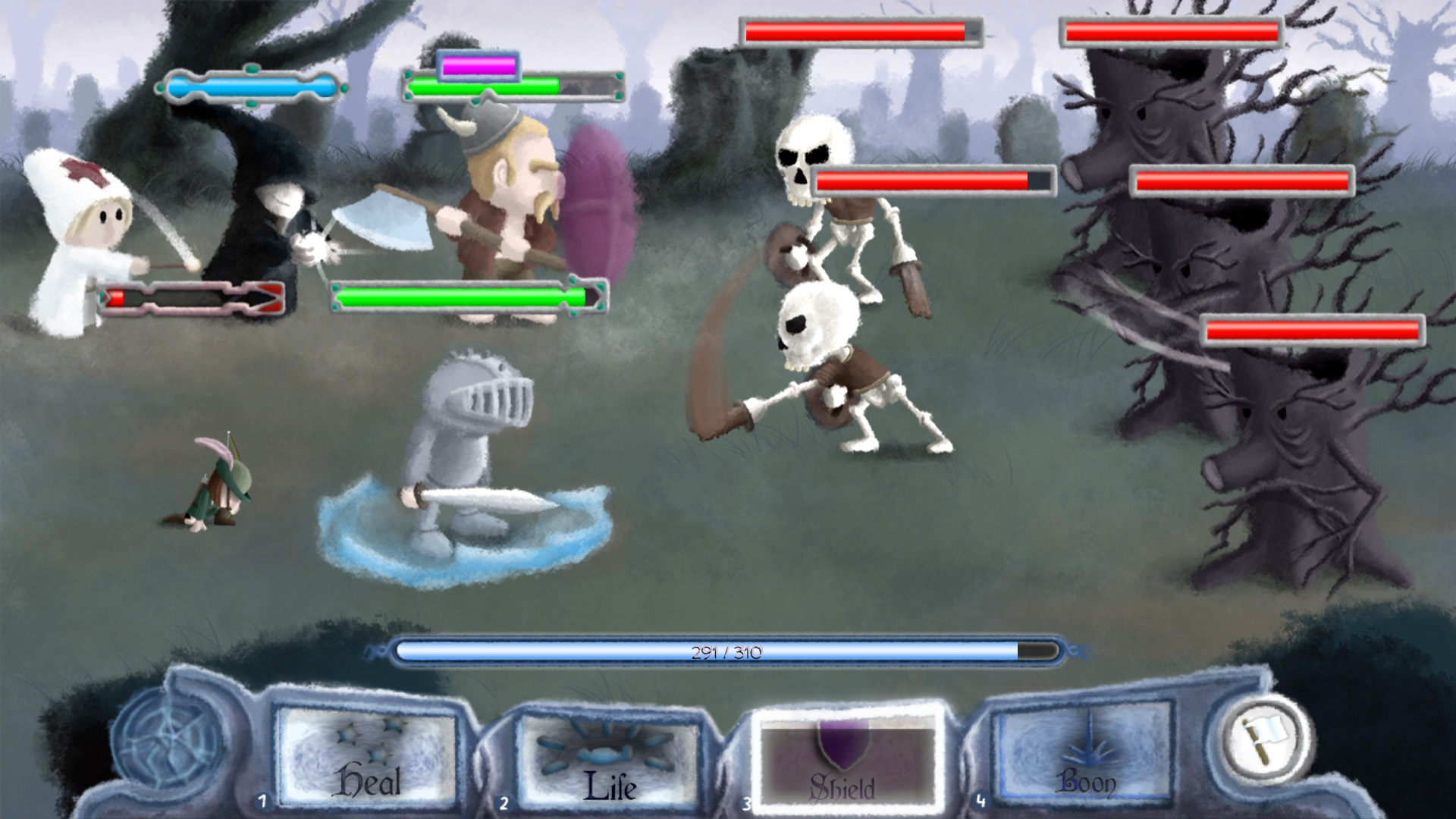Select the purple cast bar above the viking
Image resolution: width=1456 pixels, height=819 pixels.
(x=478, y=64)
